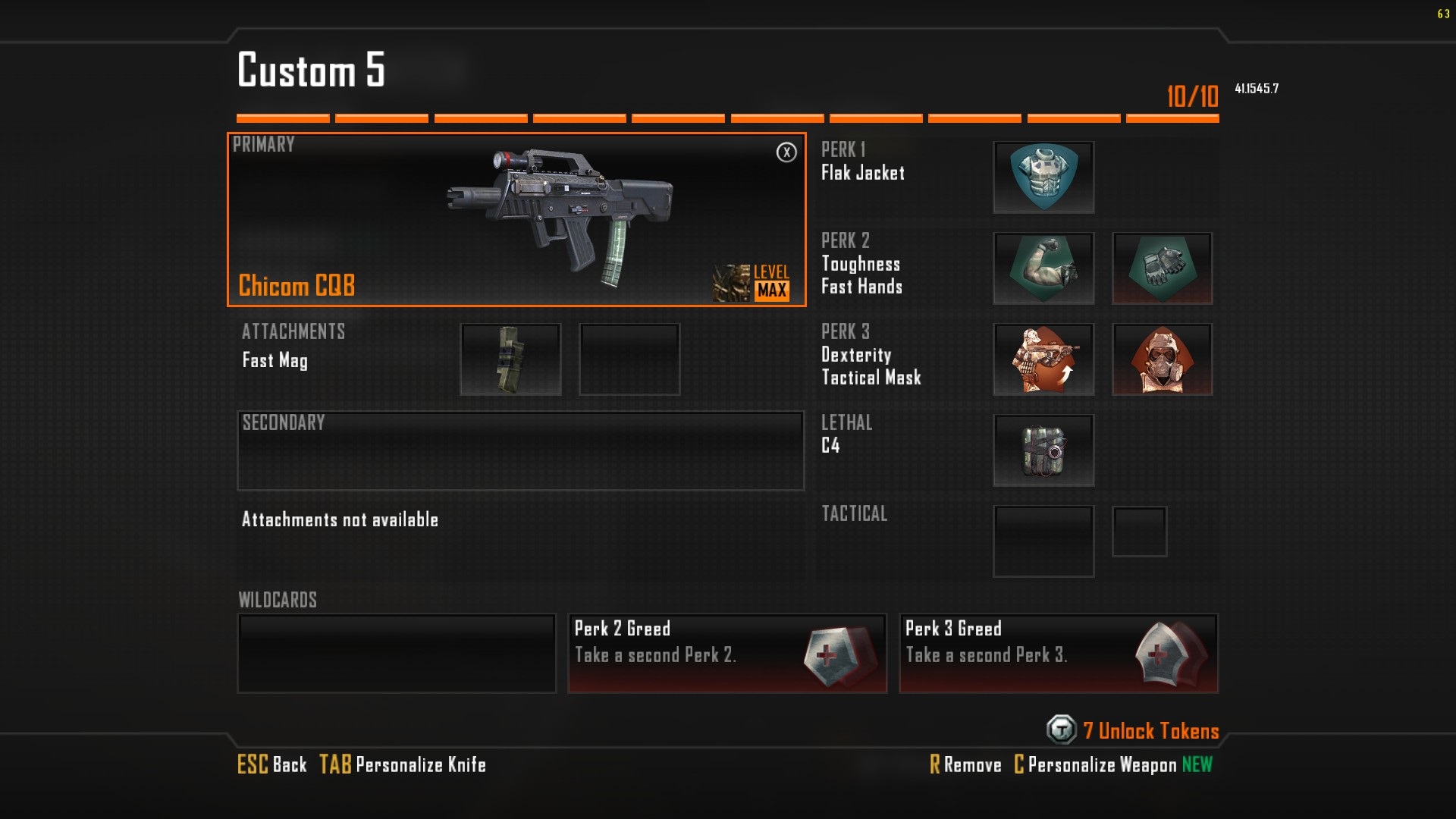Open the Perk 2 Greed wildcard
The image size is (1456, 819).
coord(727,653)
